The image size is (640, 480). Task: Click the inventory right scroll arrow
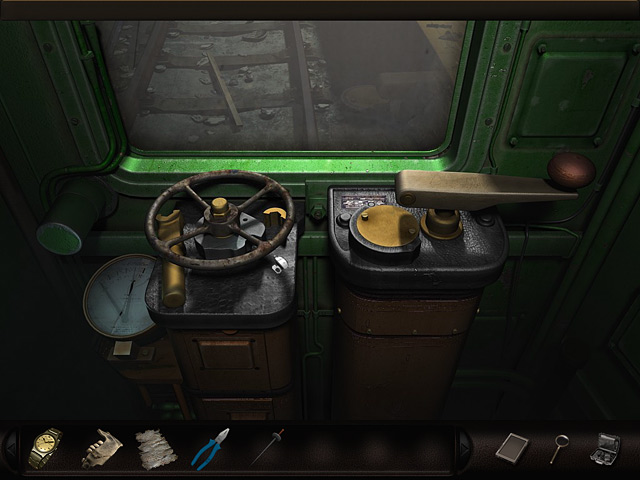(x=463, y=447)
